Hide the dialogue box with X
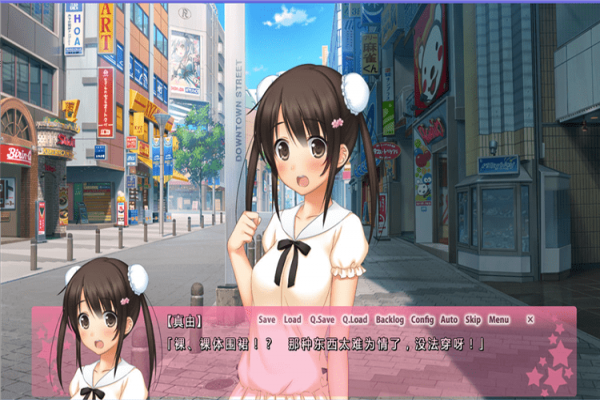The image size is (600, 400). pyautogui.click(x=530, y=320)
